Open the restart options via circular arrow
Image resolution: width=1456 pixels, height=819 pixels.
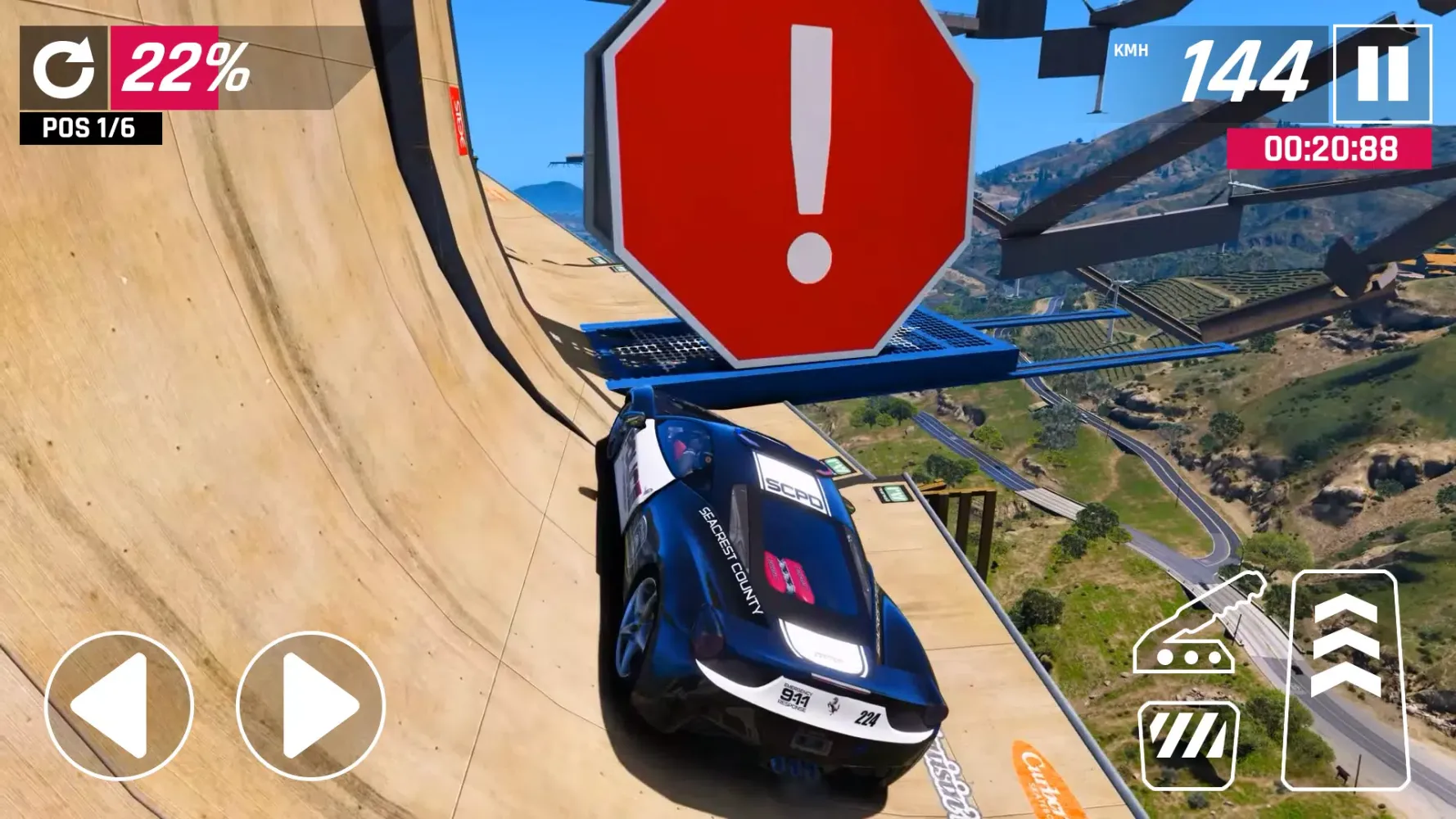tap(64, 67)
